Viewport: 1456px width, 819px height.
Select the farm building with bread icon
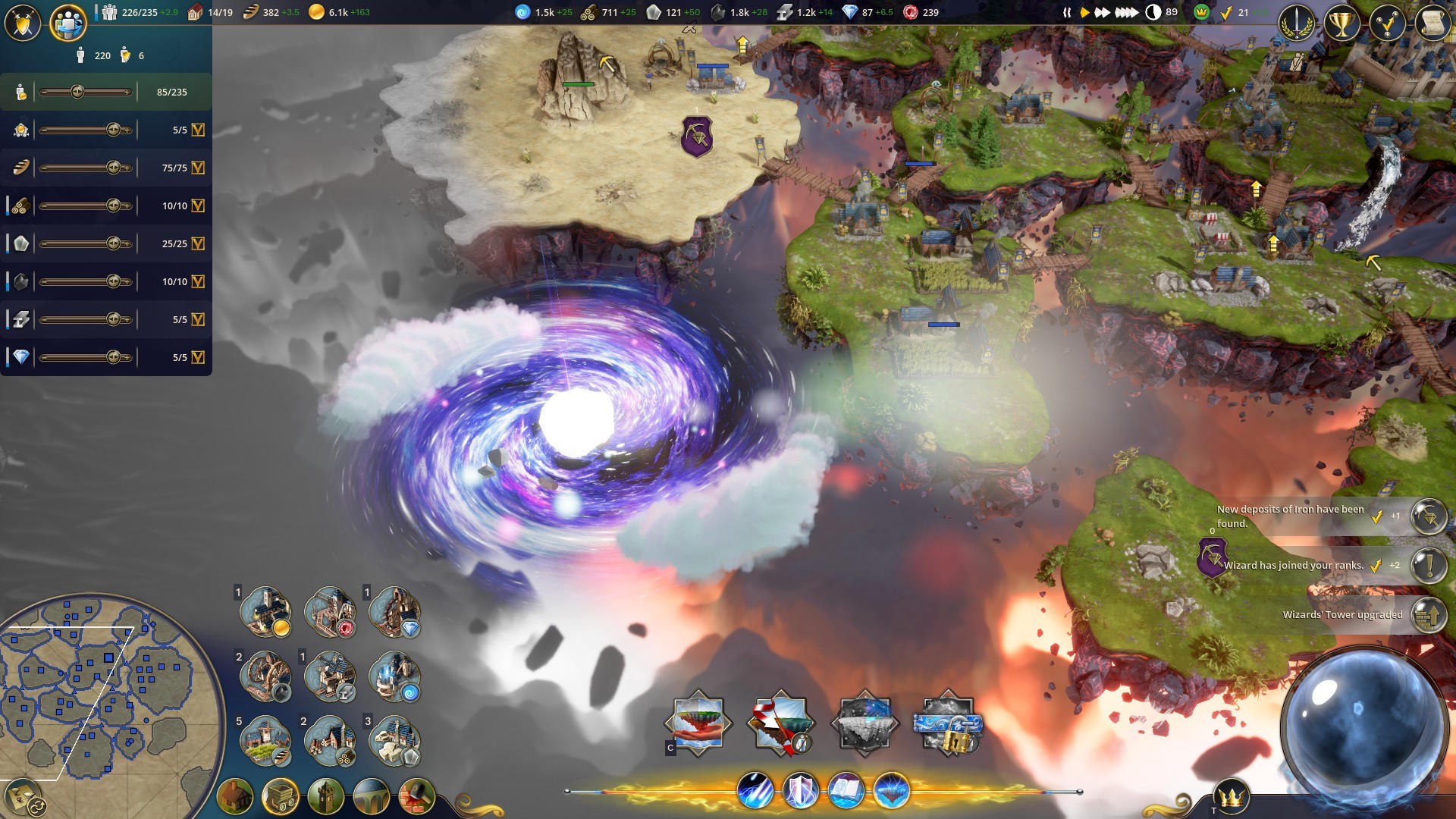pos(265,741)
